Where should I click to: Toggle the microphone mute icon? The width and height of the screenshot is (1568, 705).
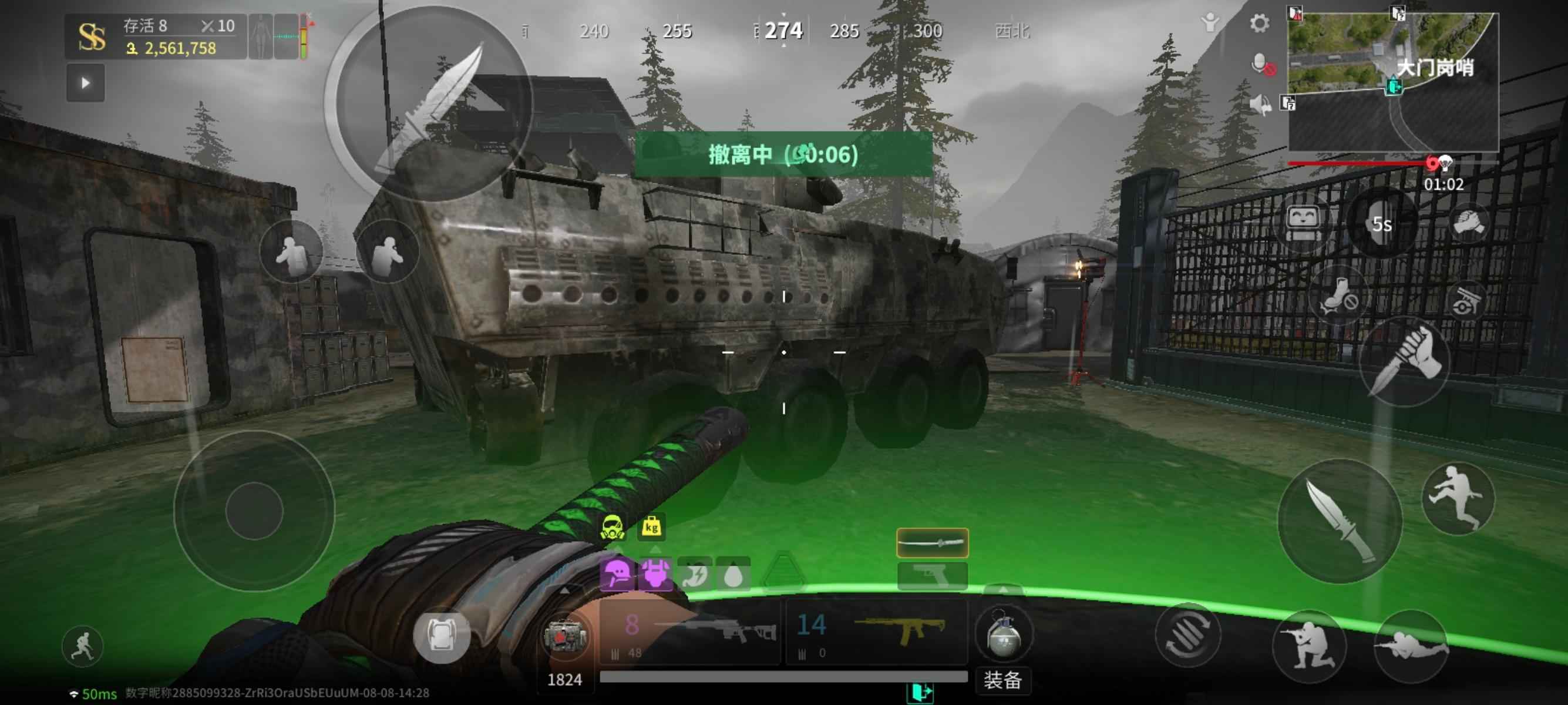[x=1261, y=65]
